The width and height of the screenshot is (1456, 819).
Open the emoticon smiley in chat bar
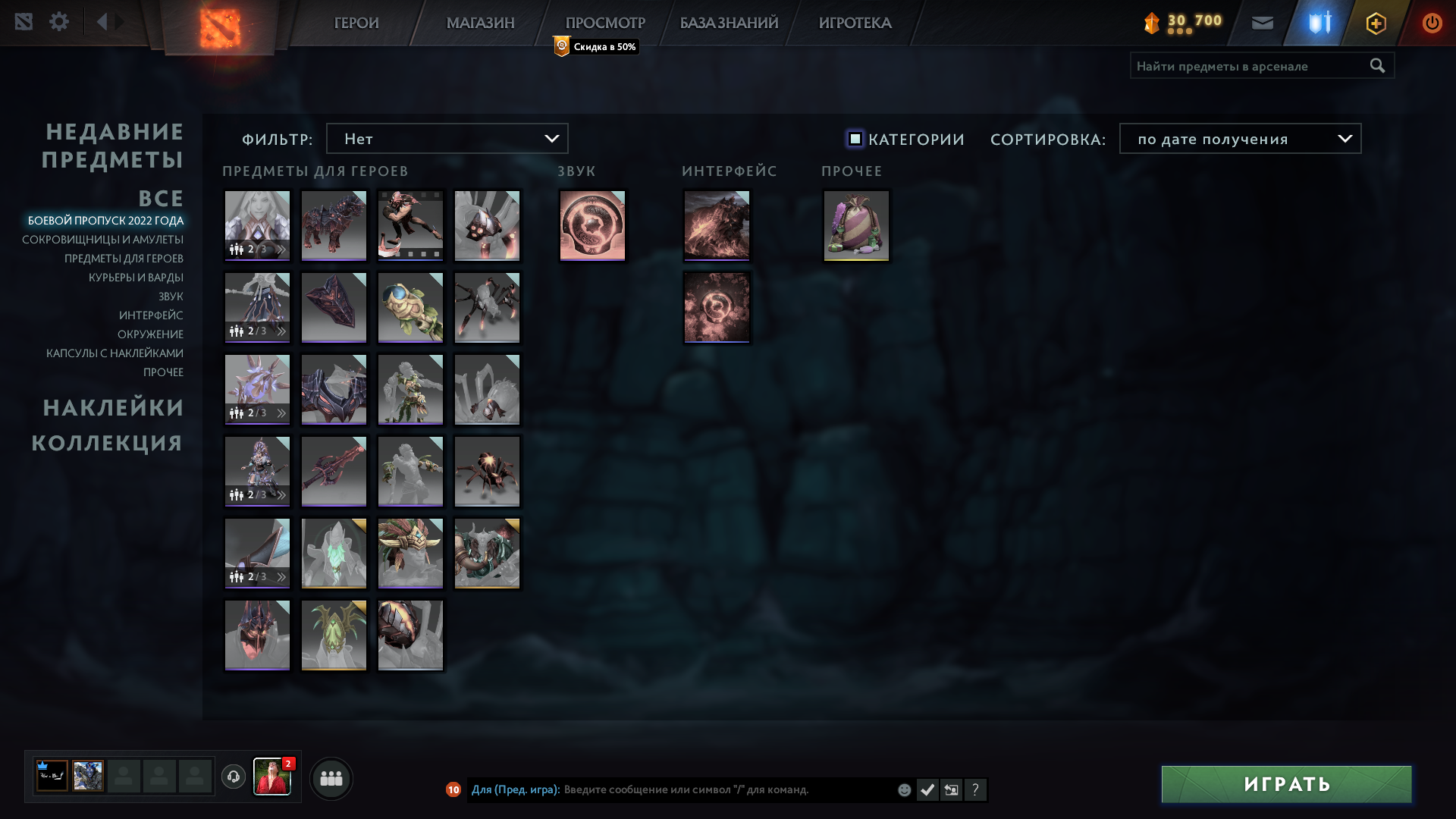[905, 789]
